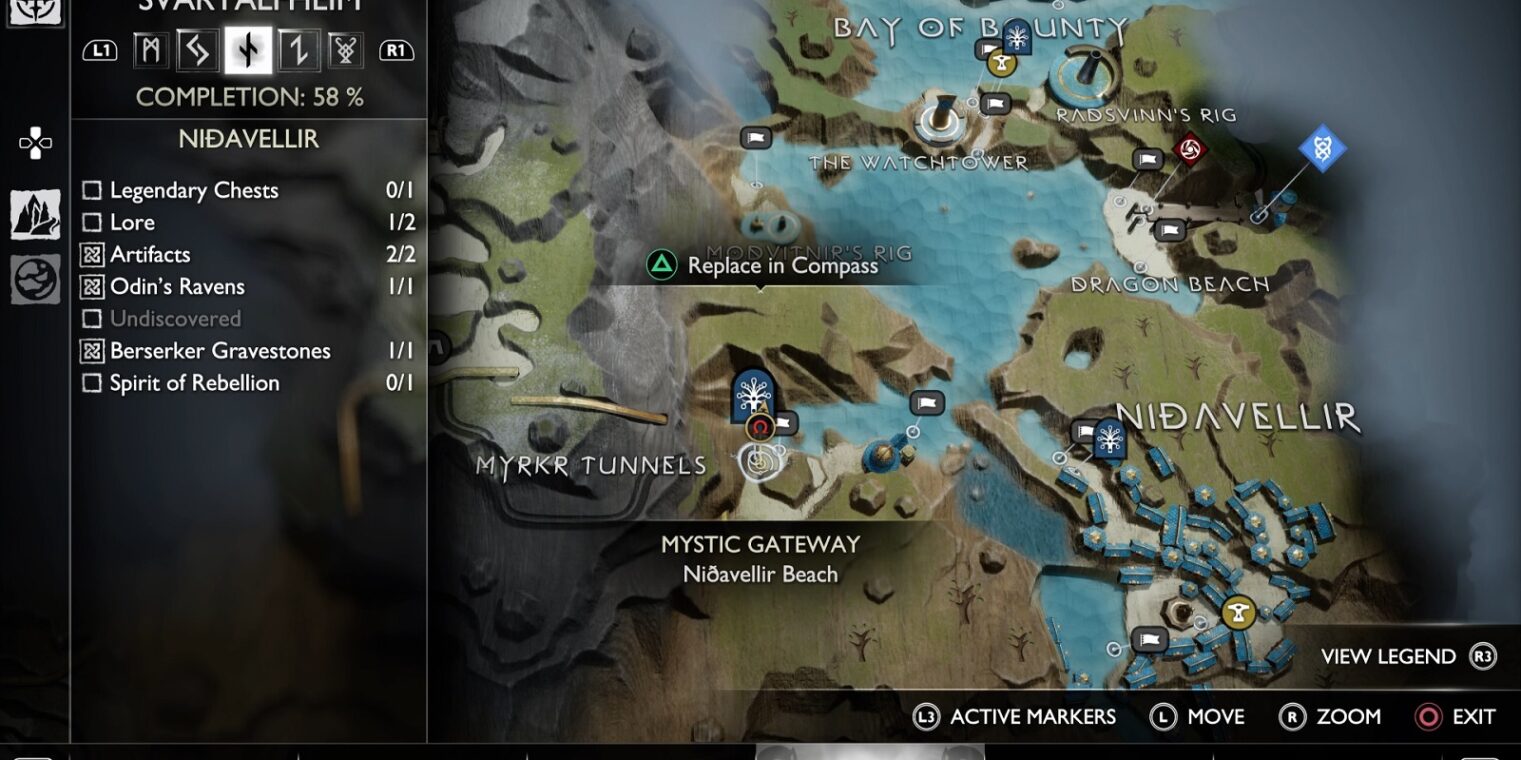Switch to the first realm rune tab
Viewport: 1521px width, 760px height.
pos(150,49)
